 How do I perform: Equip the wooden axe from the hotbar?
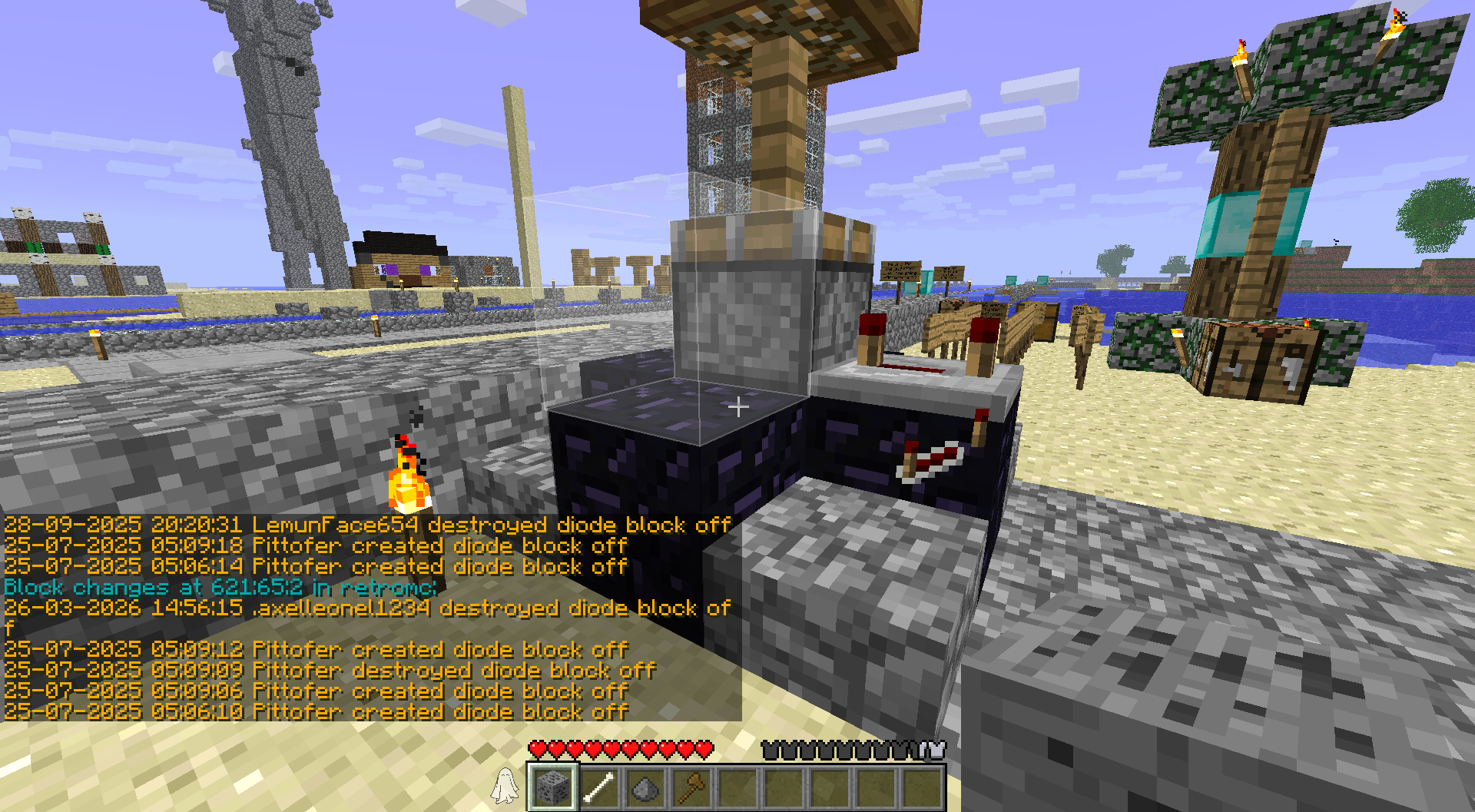pyautogui.click(x=691, y=787)
